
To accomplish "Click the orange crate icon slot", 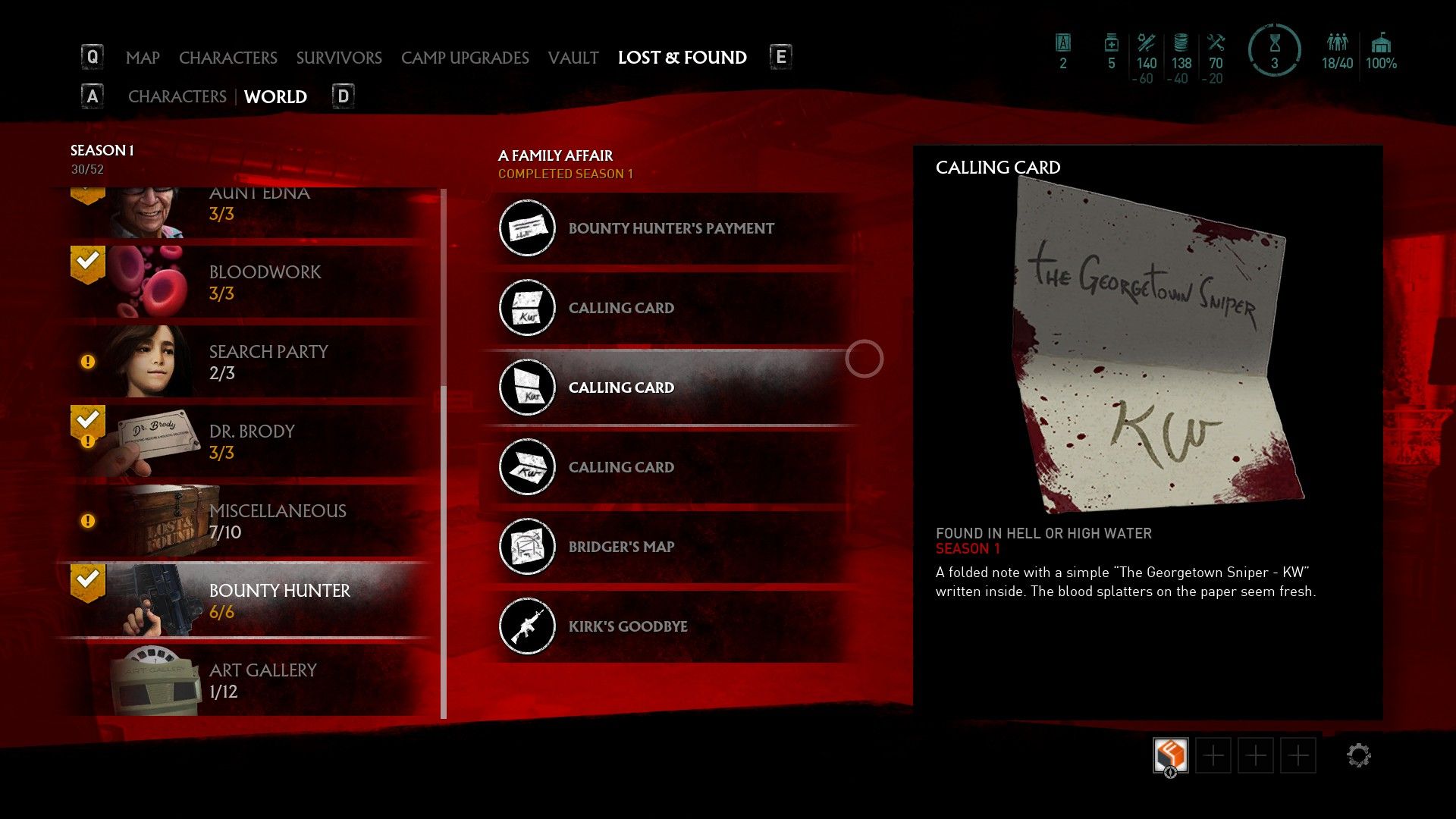I will (x=1170, y=755).
